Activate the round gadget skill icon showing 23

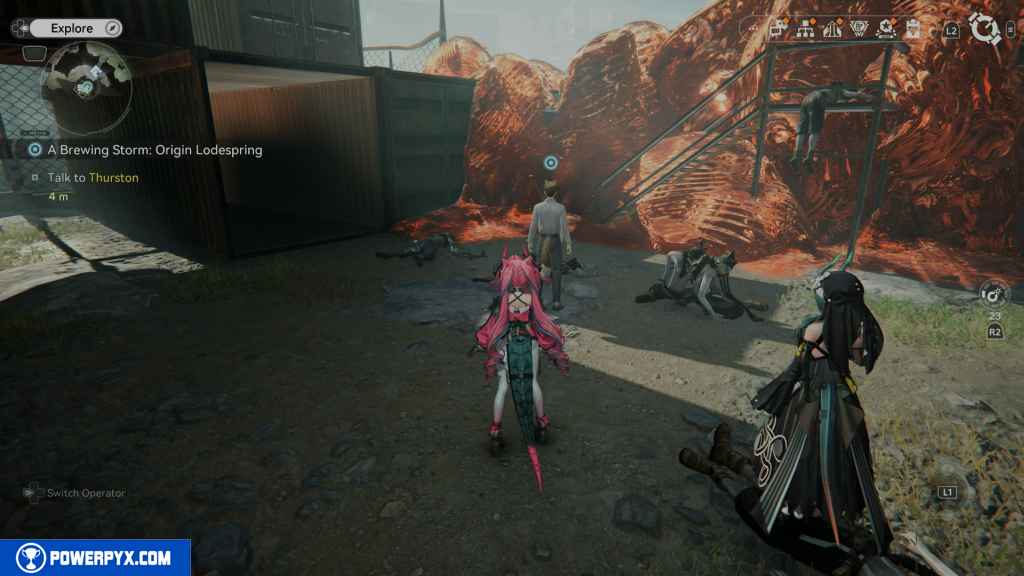pos(994,295)
